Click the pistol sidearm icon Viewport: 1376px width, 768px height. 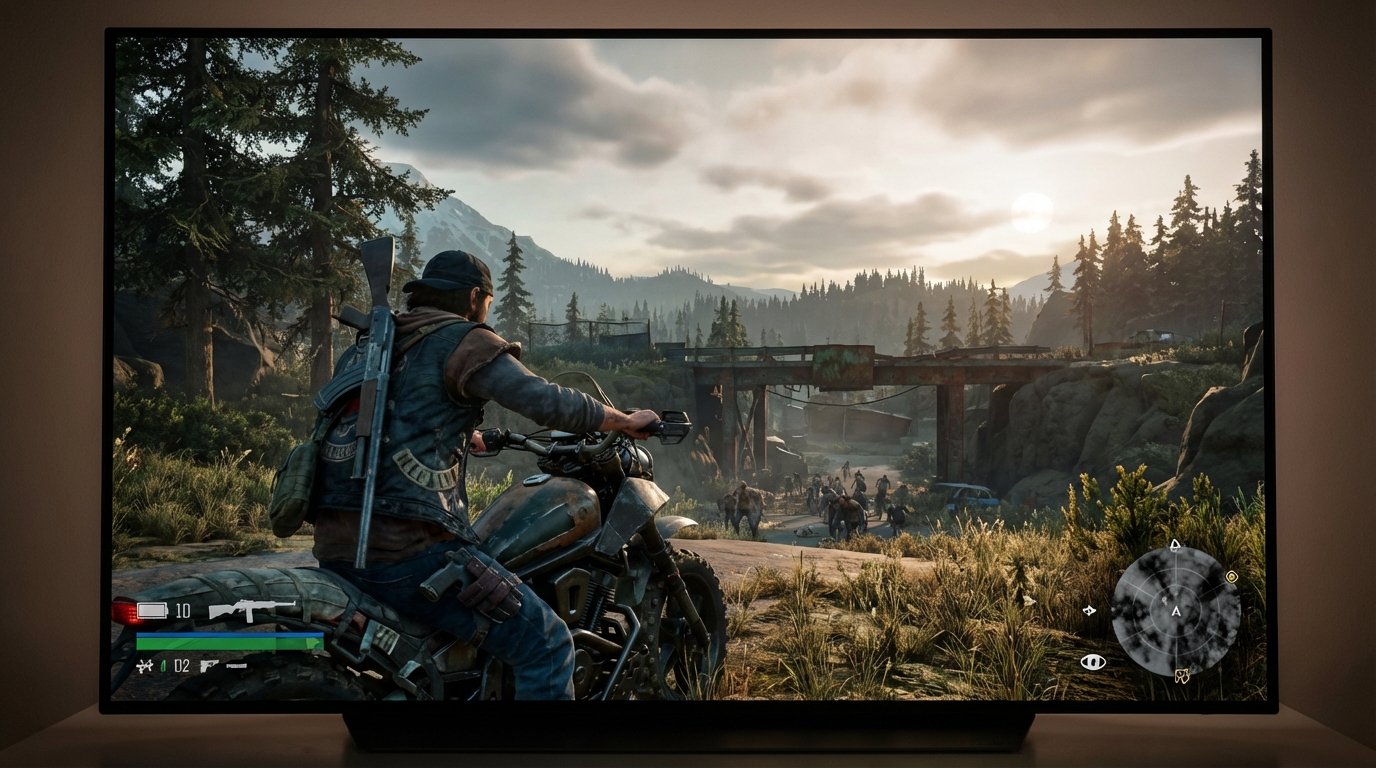coord(210,666)
